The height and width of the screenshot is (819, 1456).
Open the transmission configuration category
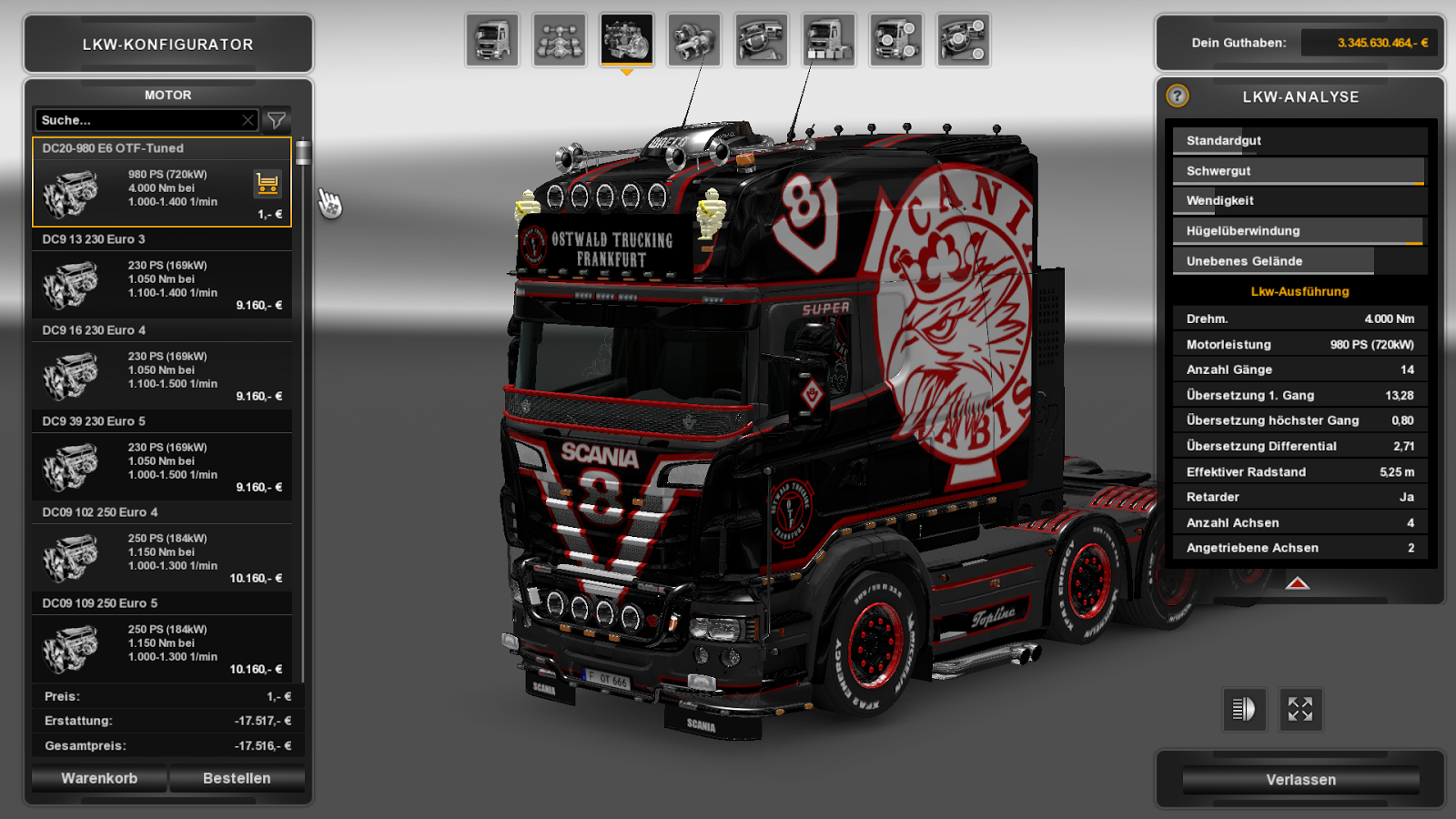click(696, 41)
